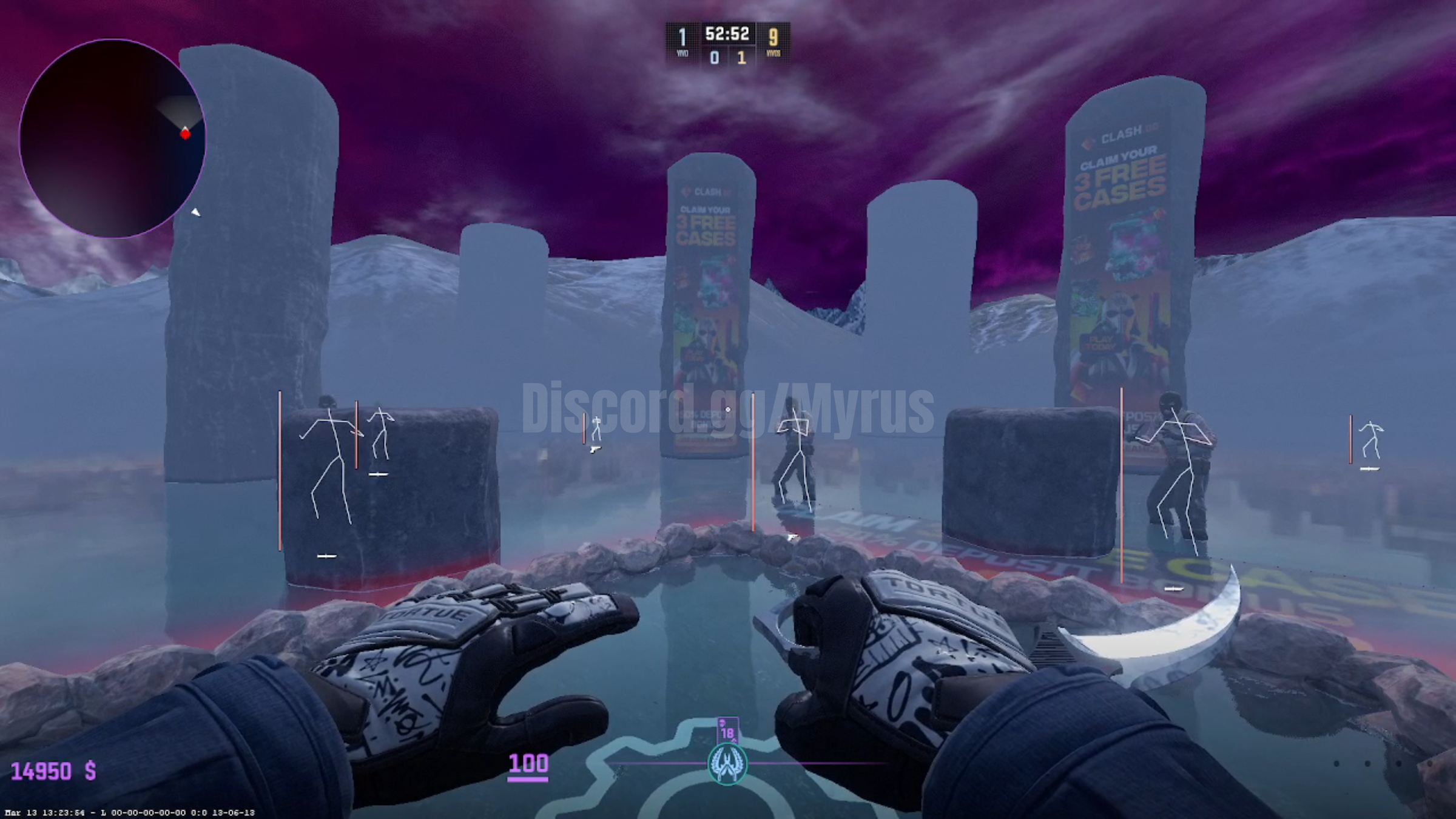
Task: Click the Counter-Terrorist emblem badge
Action: (727, 764)
